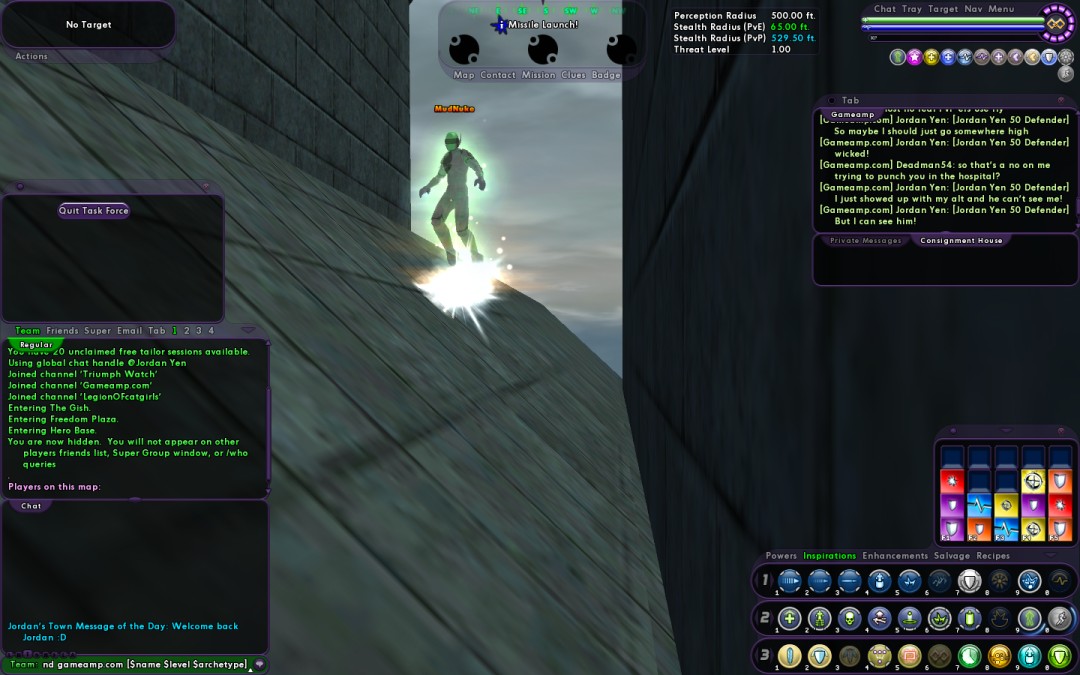The width and height of the screenshot is (1080, 675).
Task: Open the Mission window
Action: [538, 75]
